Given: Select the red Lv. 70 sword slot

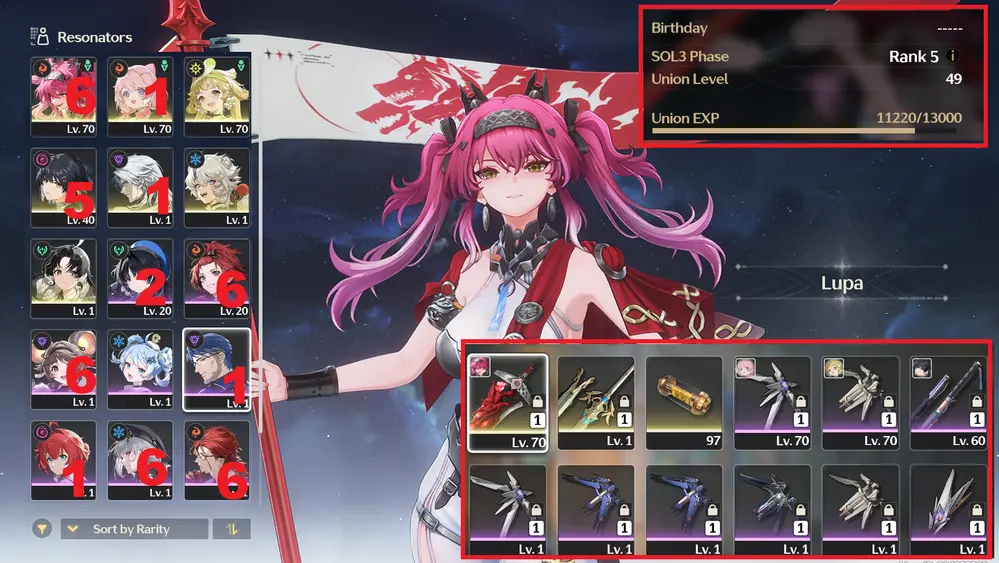Looking at the screenshot, I should (x=506, y=398).
